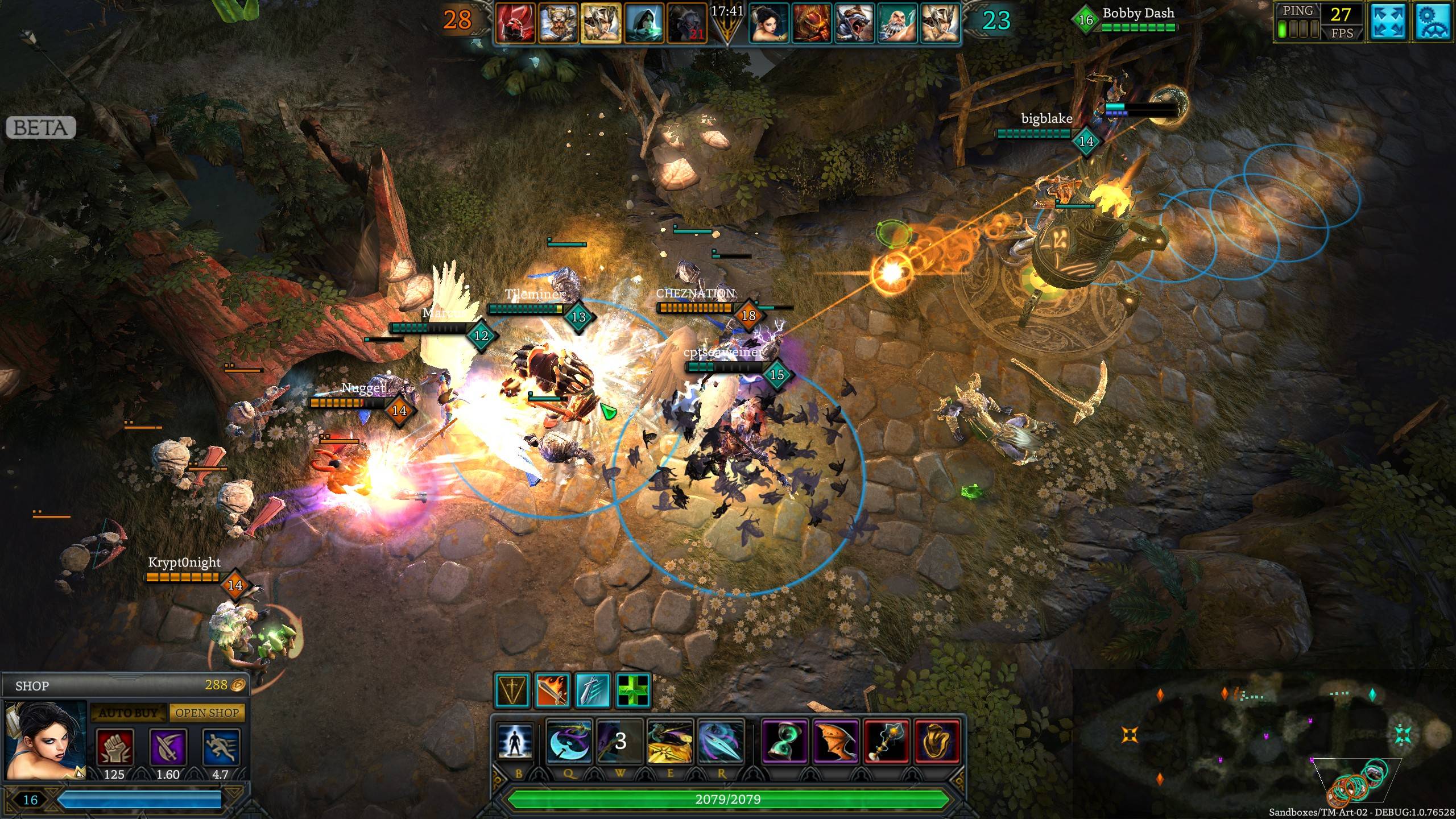Use the B recall ability icon
The image size is (1456, 819).
pos(515,741)
